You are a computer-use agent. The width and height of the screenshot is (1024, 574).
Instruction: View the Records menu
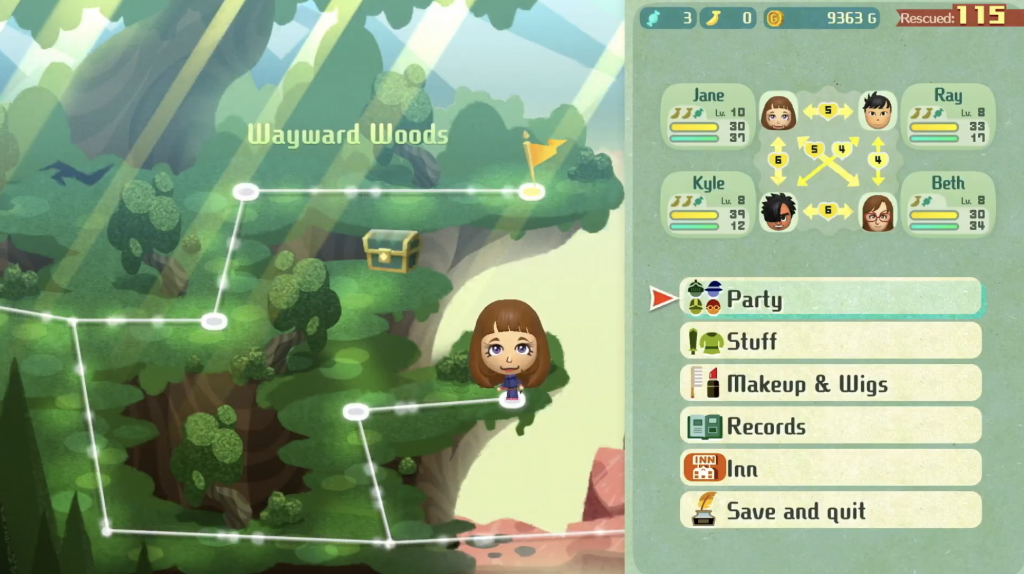pos(830,426)
